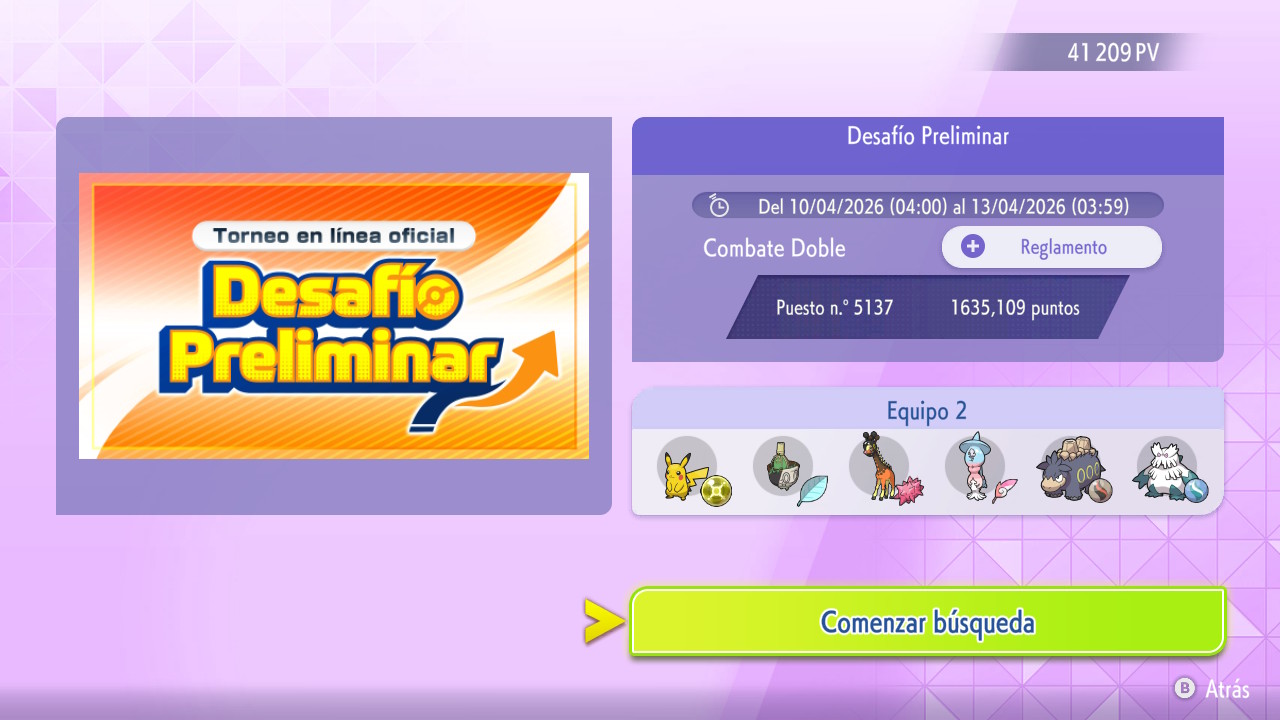Pick the Farigiraf team member

880,470
